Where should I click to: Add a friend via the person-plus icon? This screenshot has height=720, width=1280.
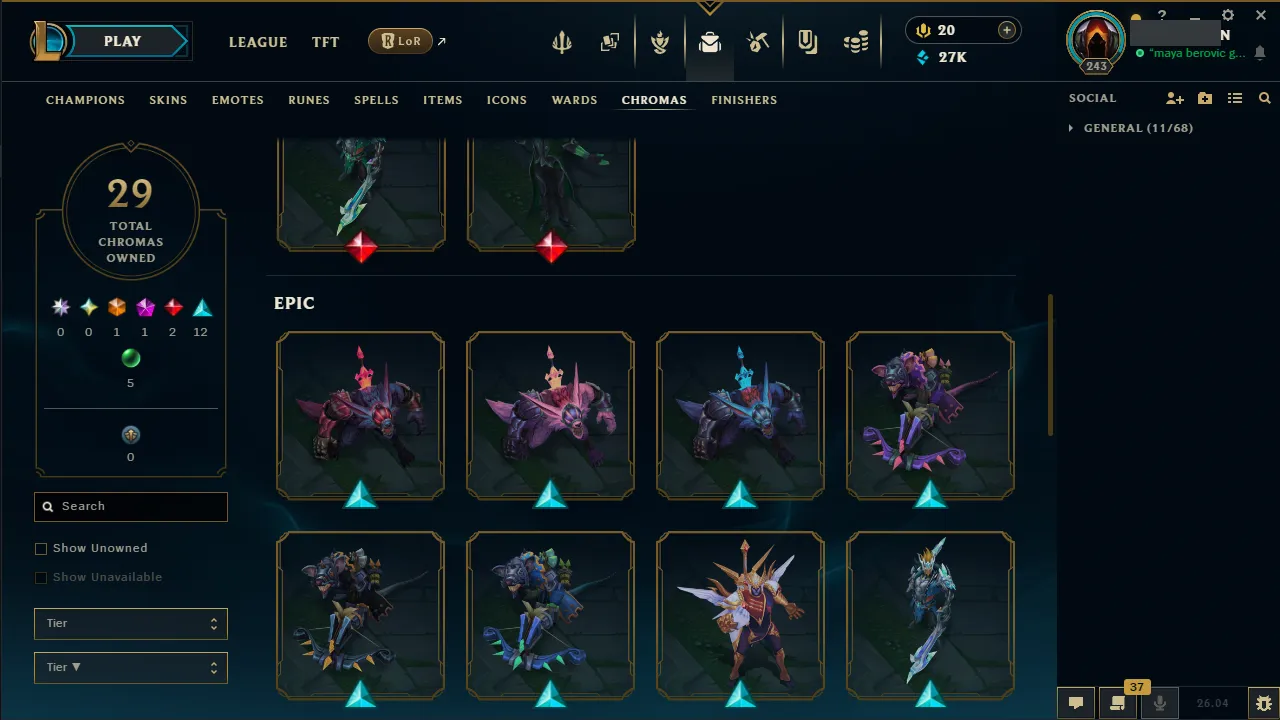click(x=1175, y=98)
